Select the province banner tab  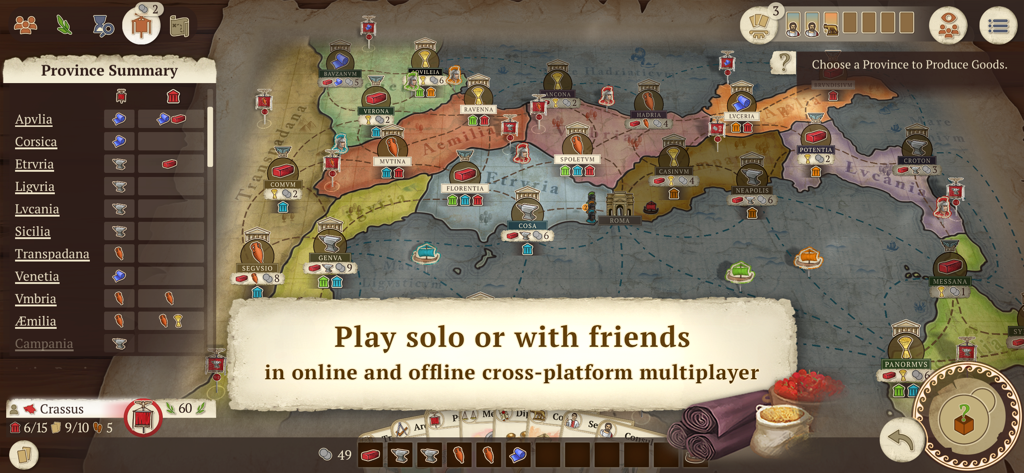141,25
